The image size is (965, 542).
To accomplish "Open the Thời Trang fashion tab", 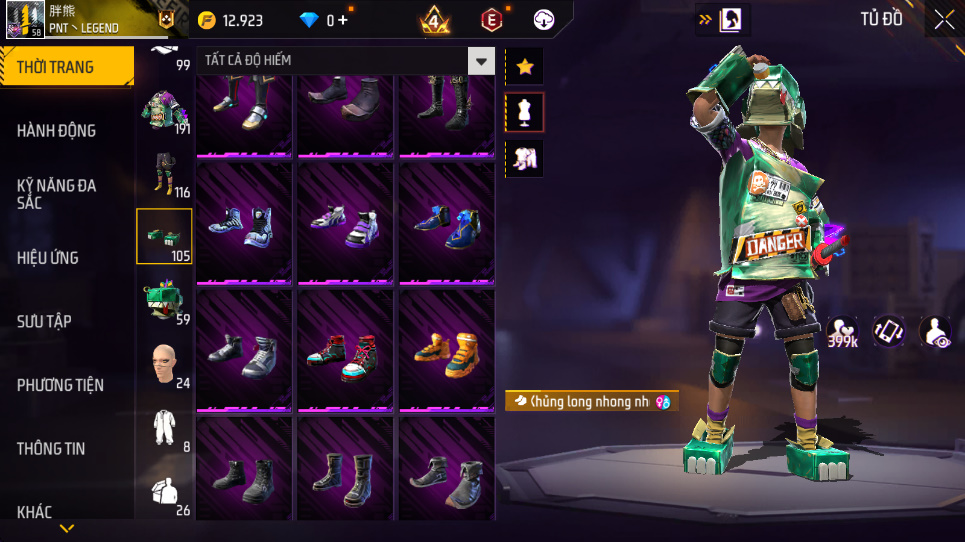I will (66, 67).
